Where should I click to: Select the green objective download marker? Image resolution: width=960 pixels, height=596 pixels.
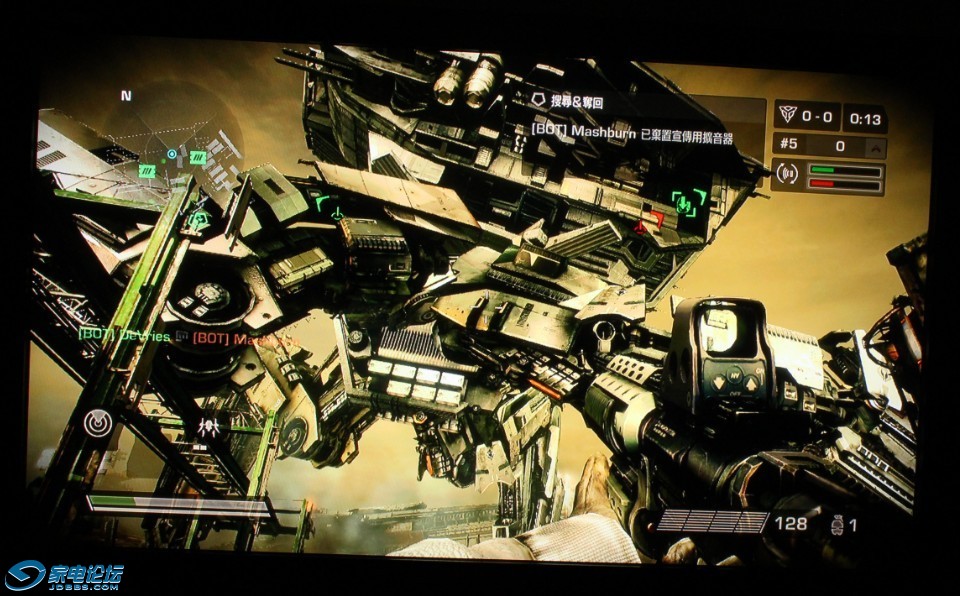coord(688,201)
